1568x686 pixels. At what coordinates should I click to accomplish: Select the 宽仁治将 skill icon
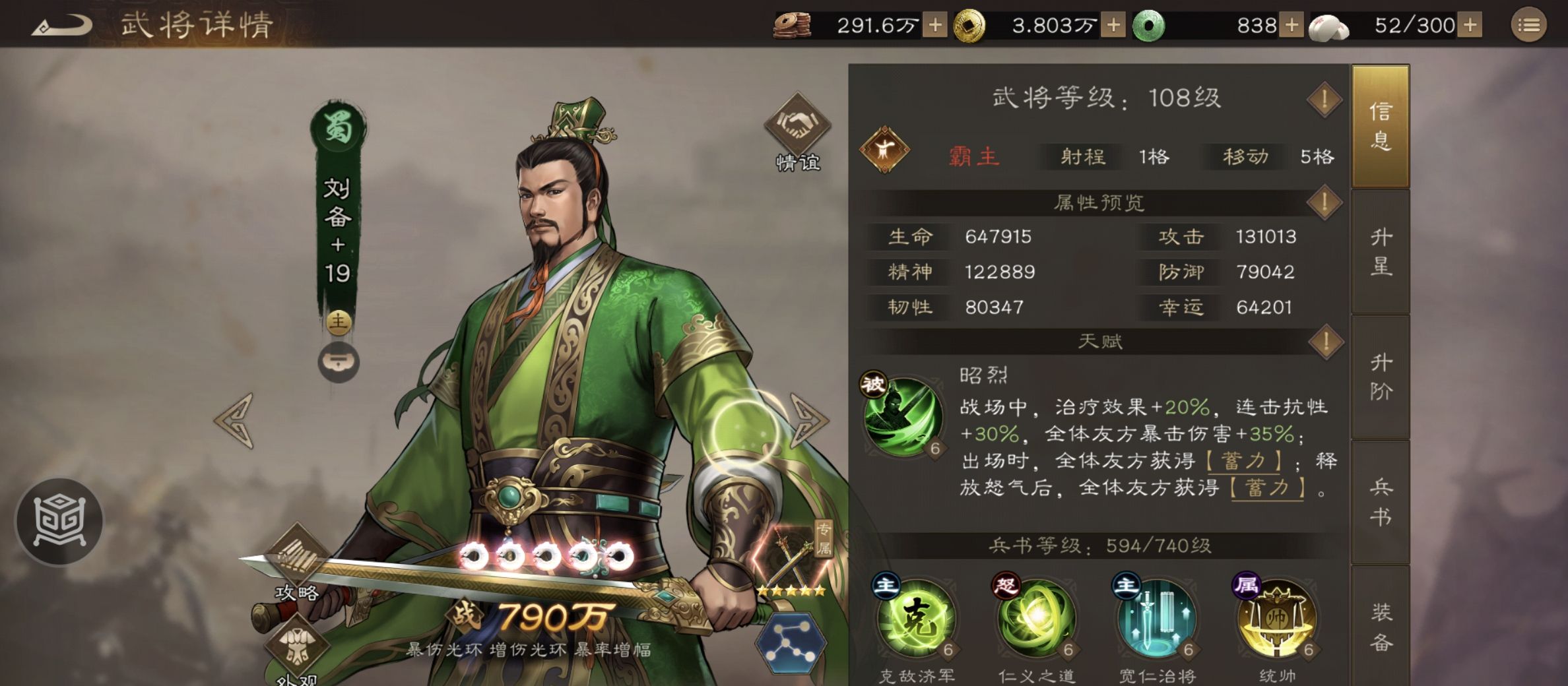point(1157,620)
